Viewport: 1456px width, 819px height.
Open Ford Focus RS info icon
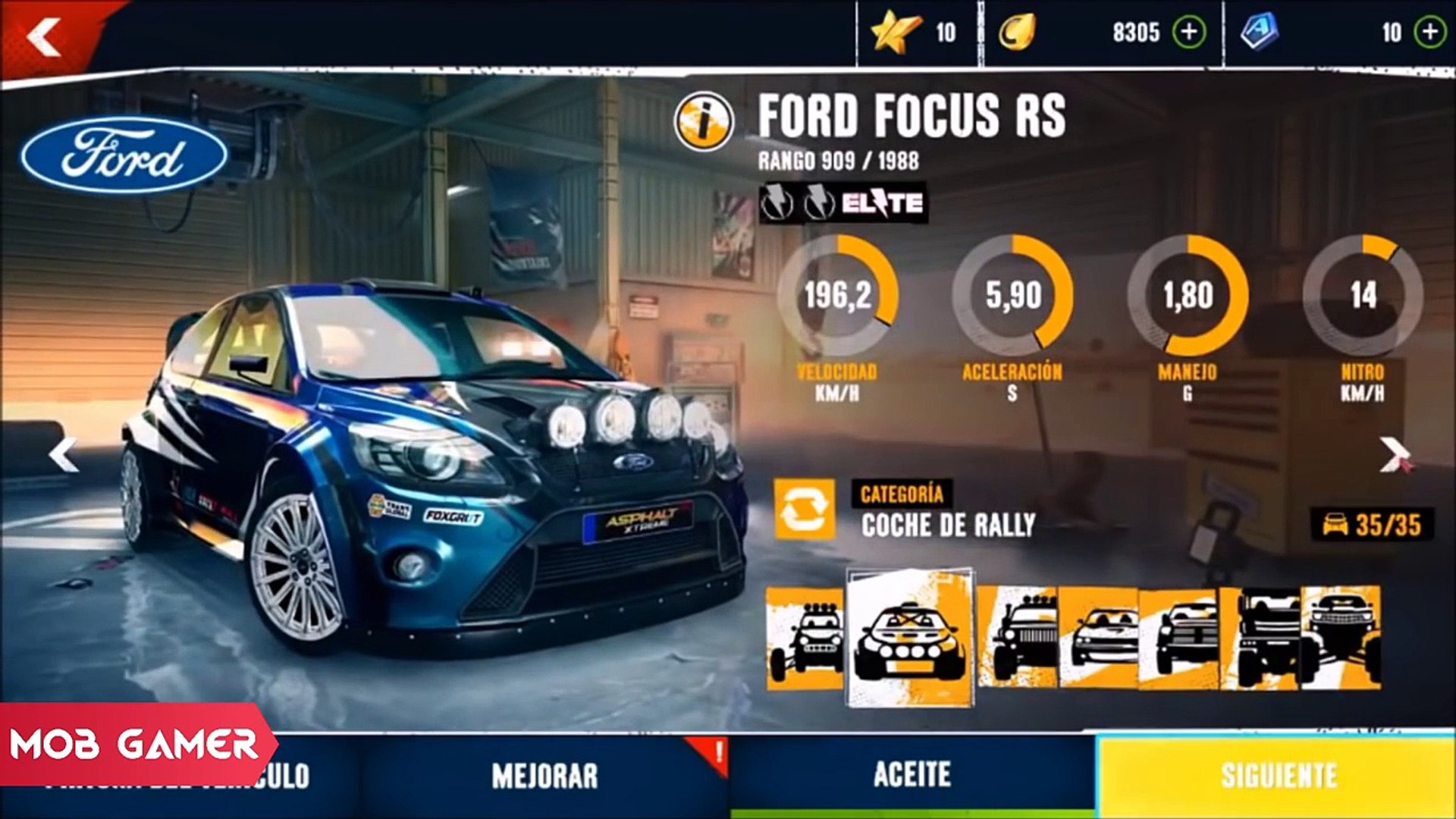click(x=704, y=121)
